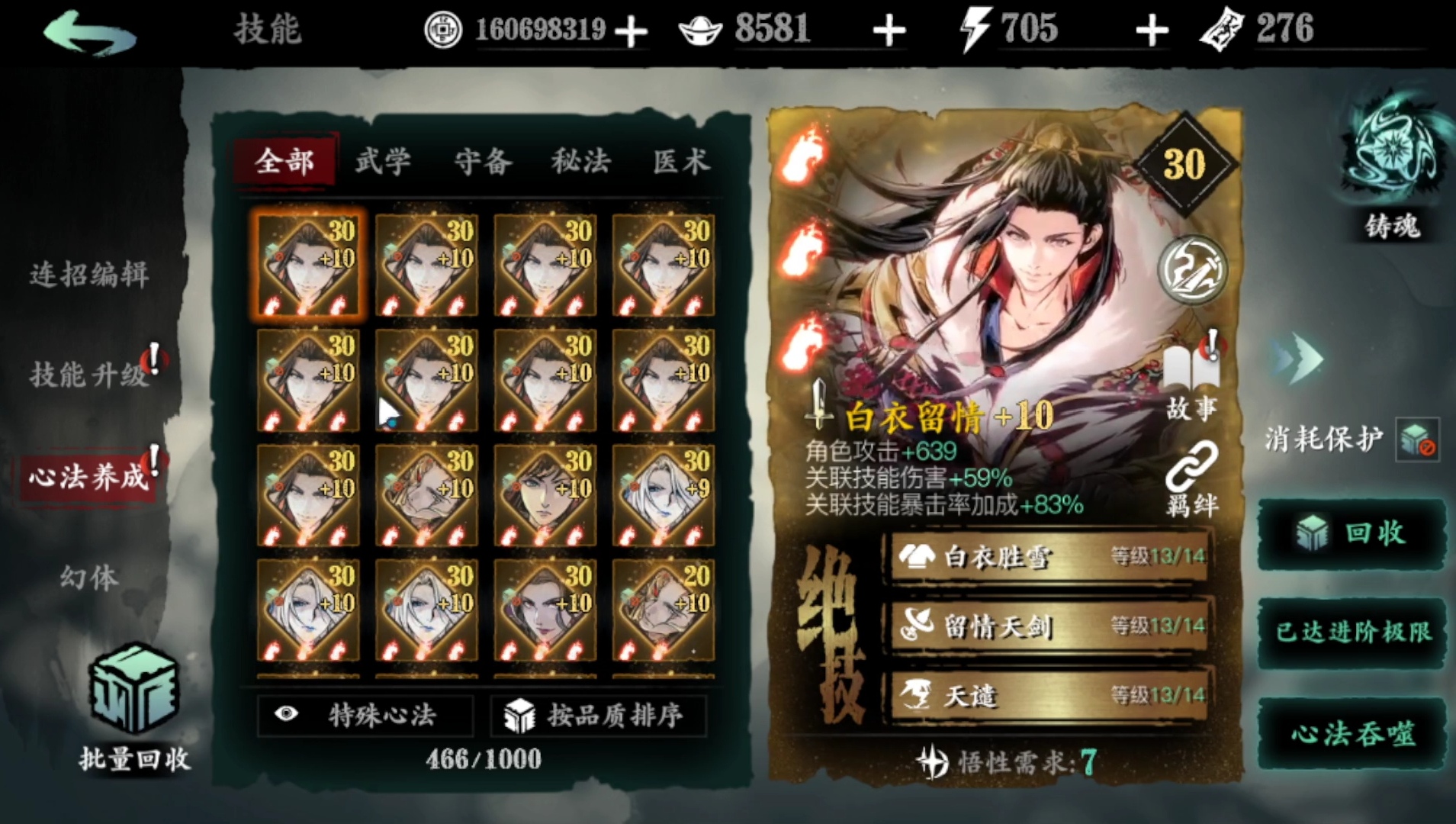This screenshot has width=1456, height=824.
Task: Show the 全部 tab
Action: 284,162
